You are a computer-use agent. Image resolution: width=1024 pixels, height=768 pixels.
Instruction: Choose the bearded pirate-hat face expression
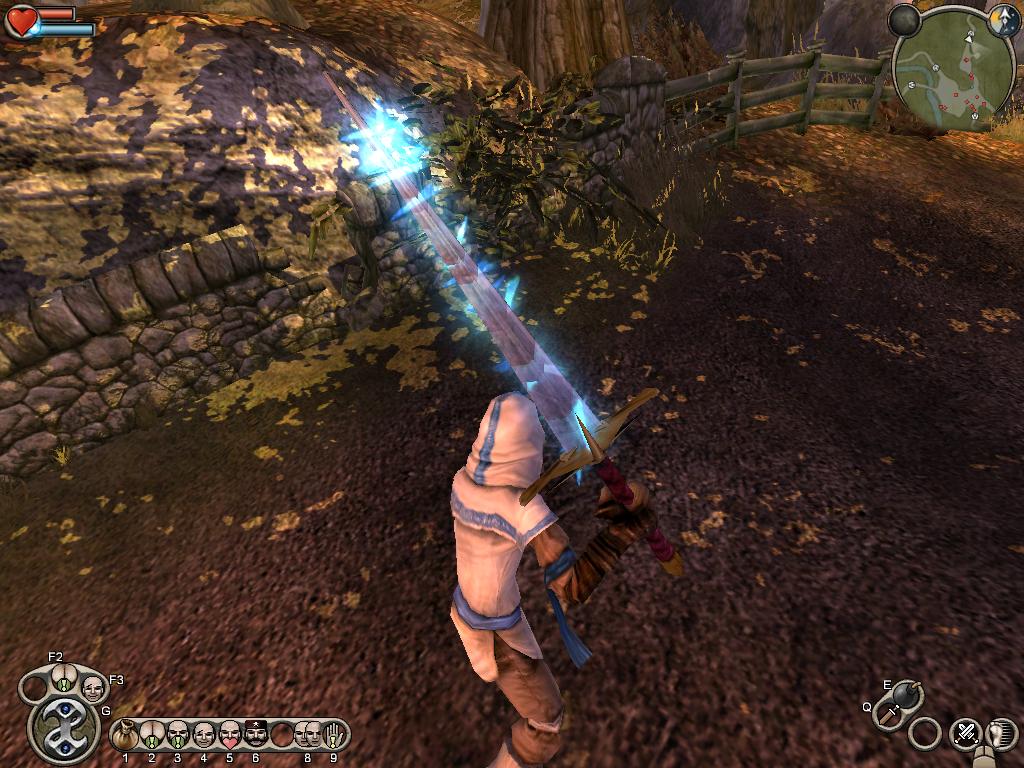point(256,735)
